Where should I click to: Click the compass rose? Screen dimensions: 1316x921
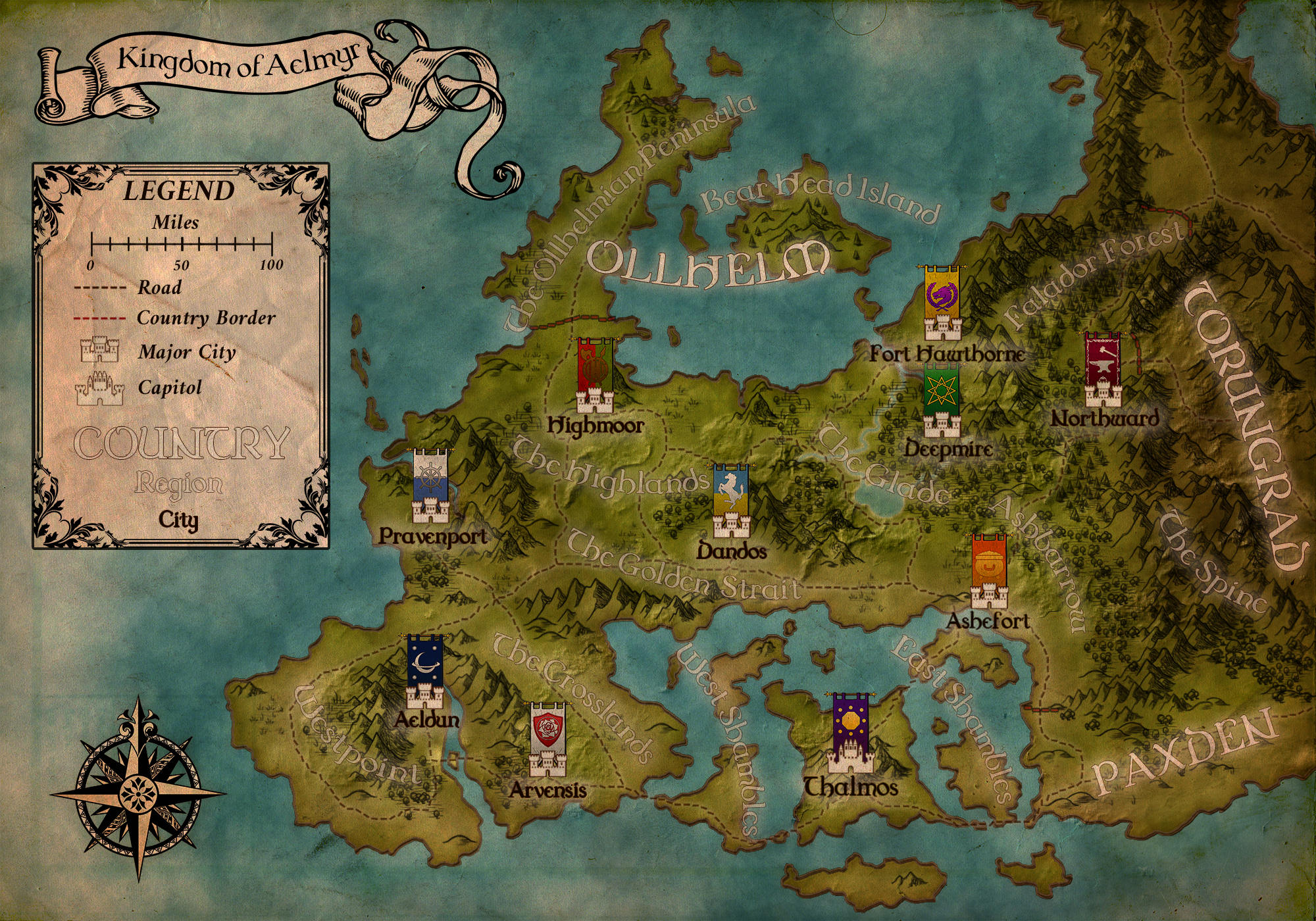pos(138,788)
